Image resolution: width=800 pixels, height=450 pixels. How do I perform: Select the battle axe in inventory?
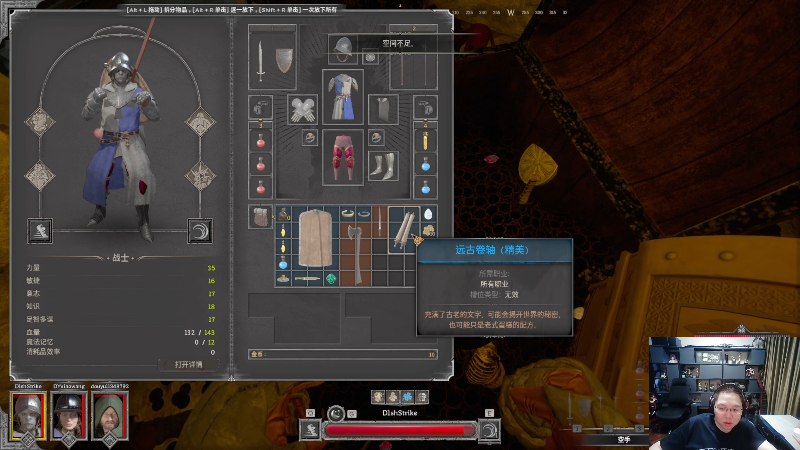[353, 243]
